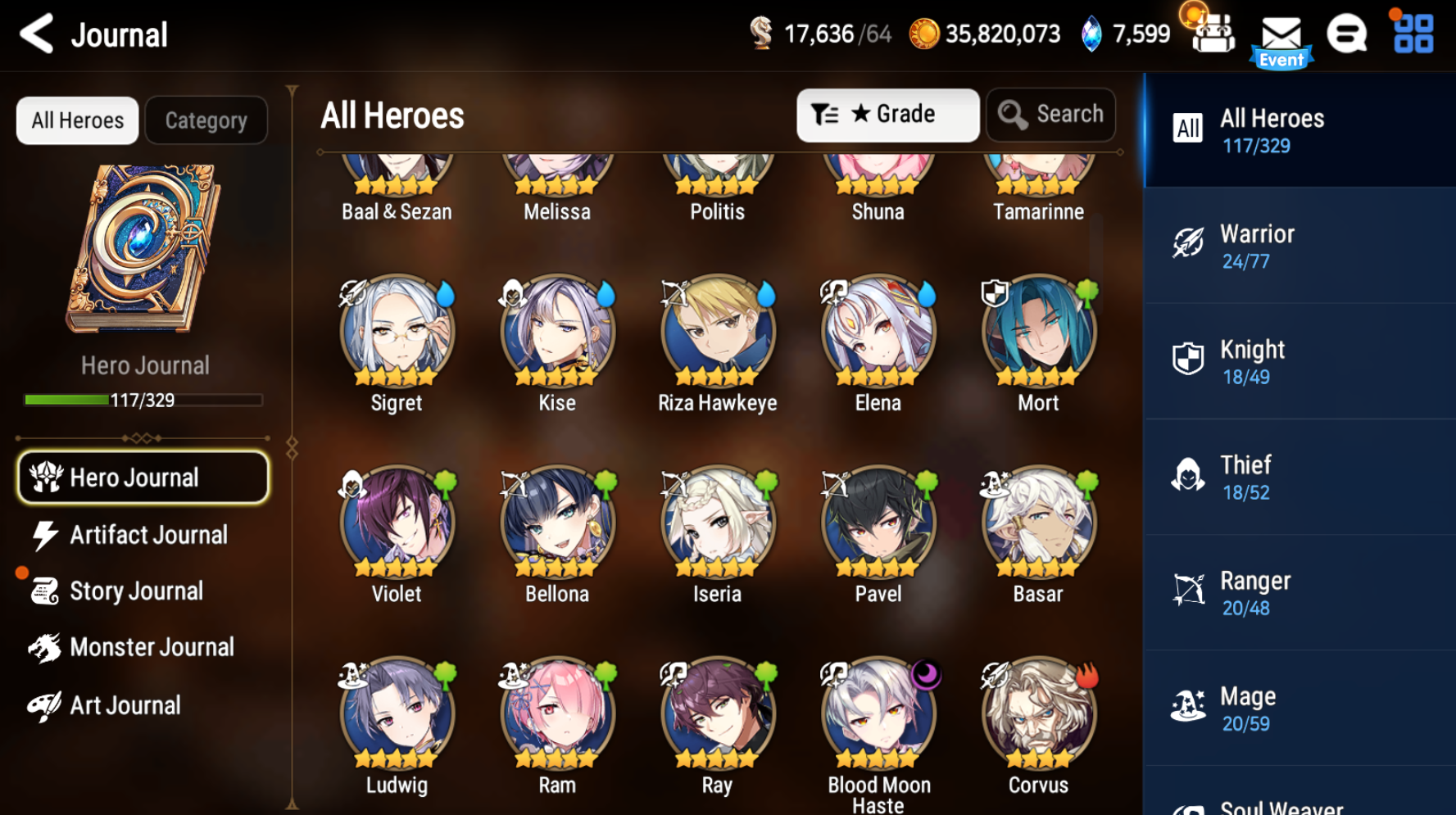Open the Search function
The image size is (1456, 815).
pyautogui.click(x=1051, y=115)
